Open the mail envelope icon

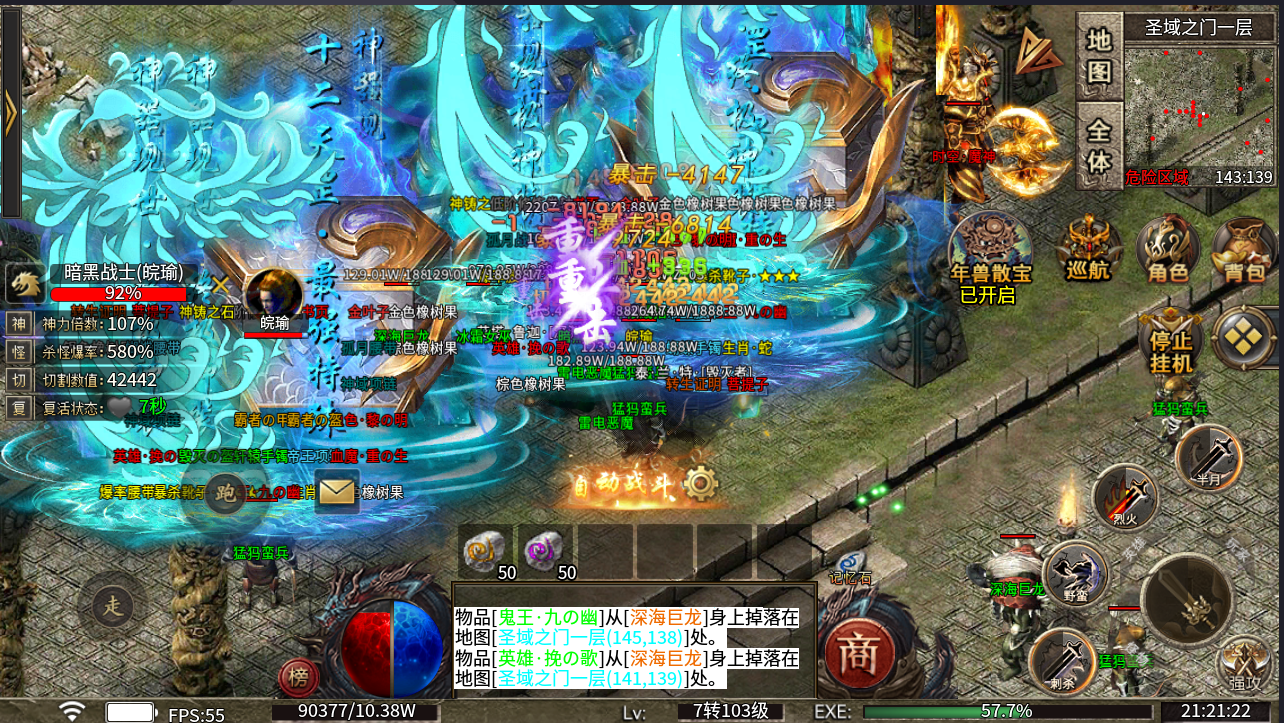point(337,491)
